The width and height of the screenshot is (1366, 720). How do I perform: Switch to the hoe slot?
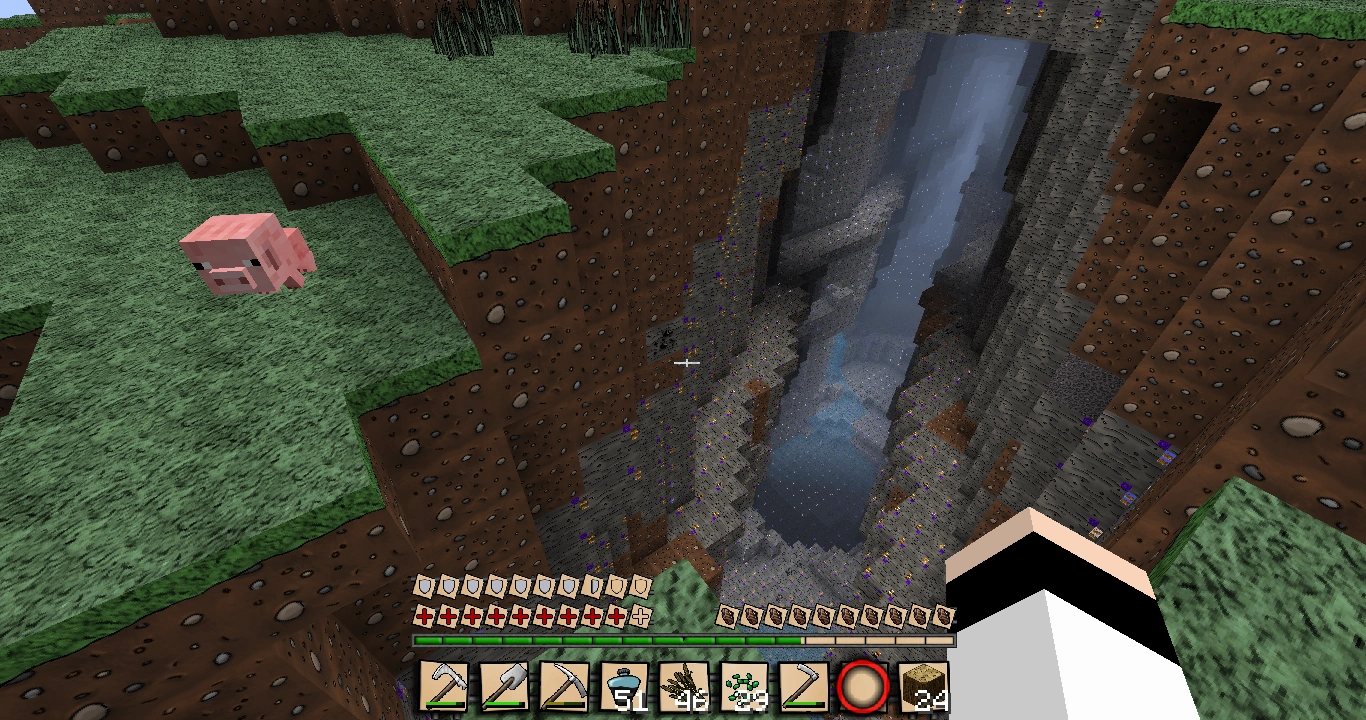click(802, 687)
